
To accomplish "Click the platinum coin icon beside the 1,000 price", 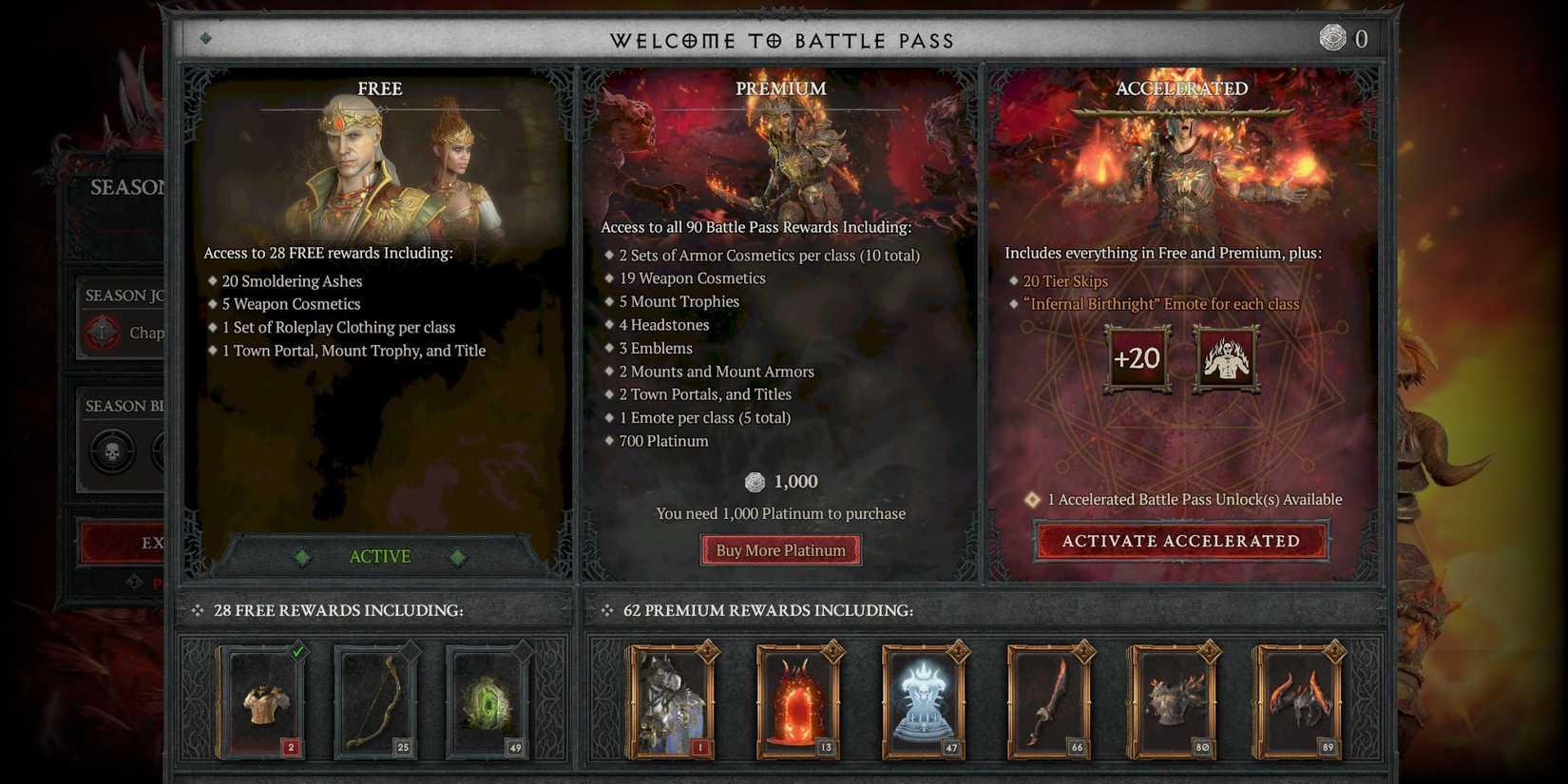I will coord(755,482).
